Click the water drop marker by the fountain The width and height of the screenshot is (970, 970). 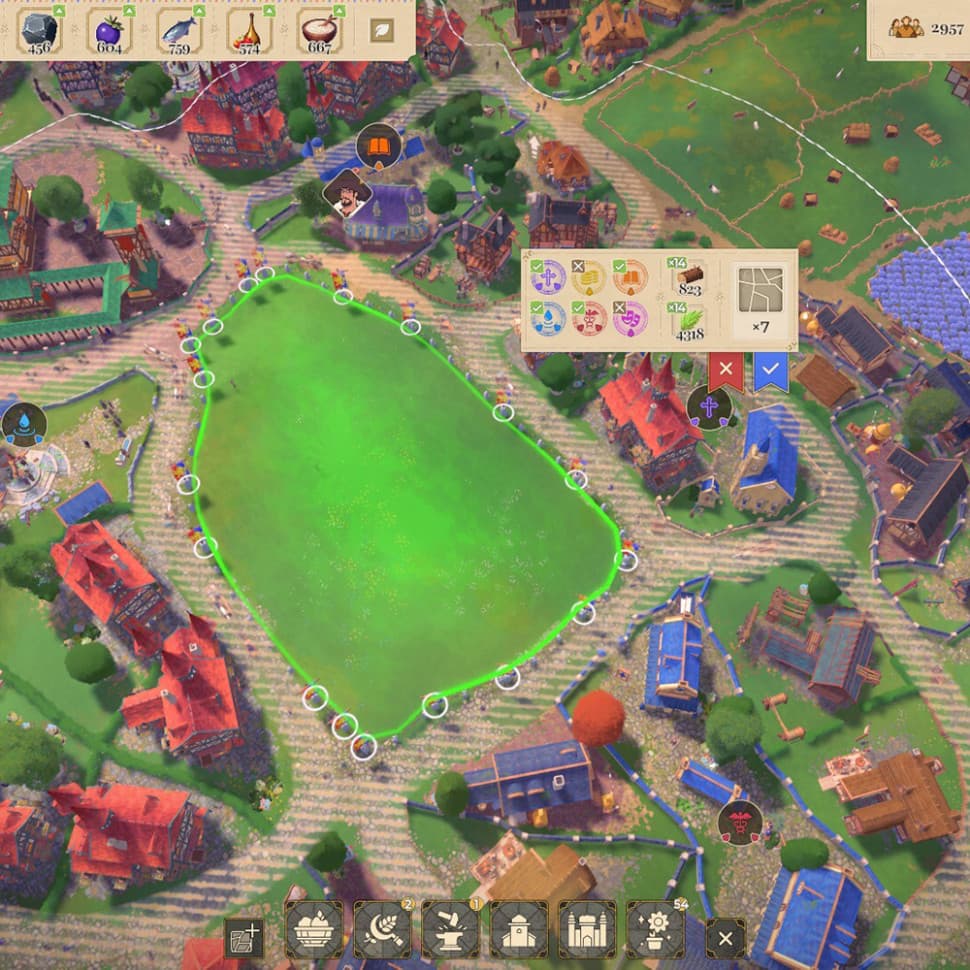point(22,424)
